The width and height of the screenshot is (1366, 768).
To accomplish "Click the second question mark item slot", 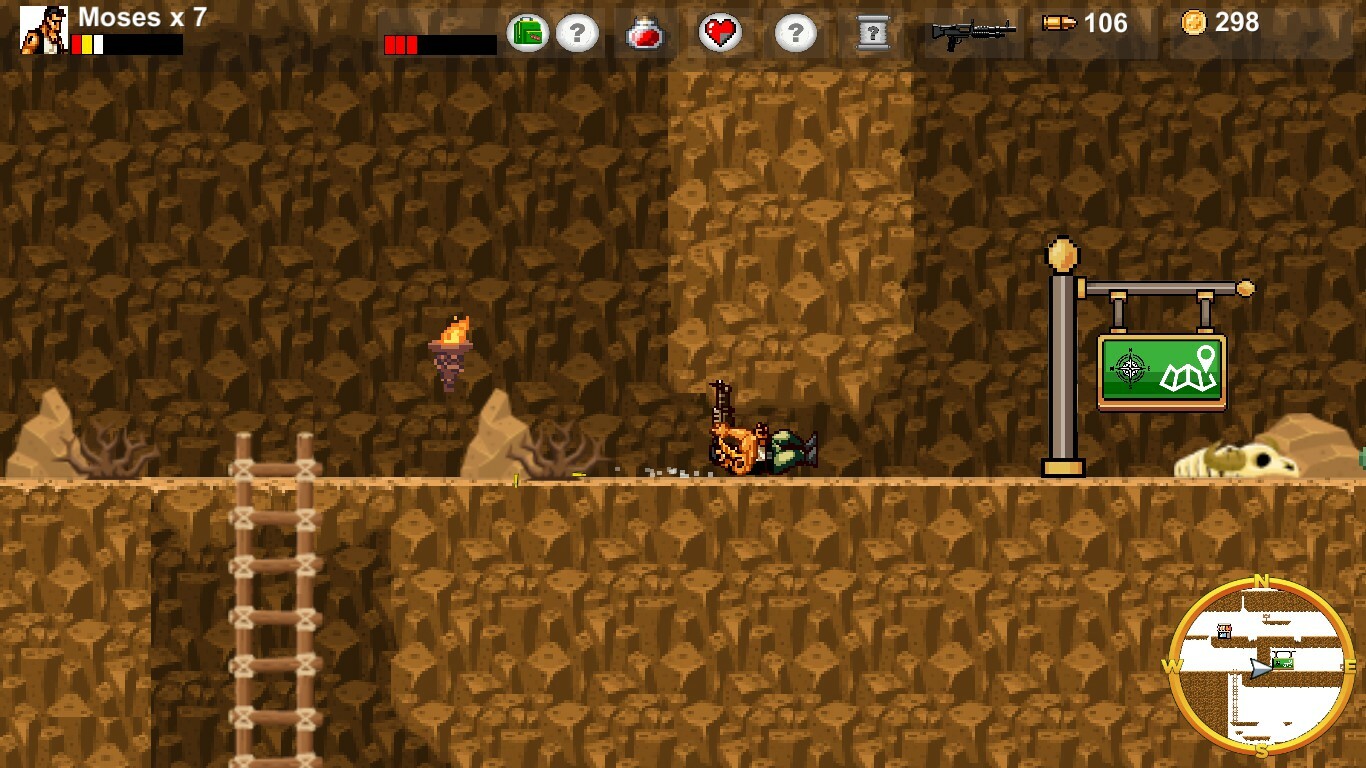I will click(x=794, y=31).
